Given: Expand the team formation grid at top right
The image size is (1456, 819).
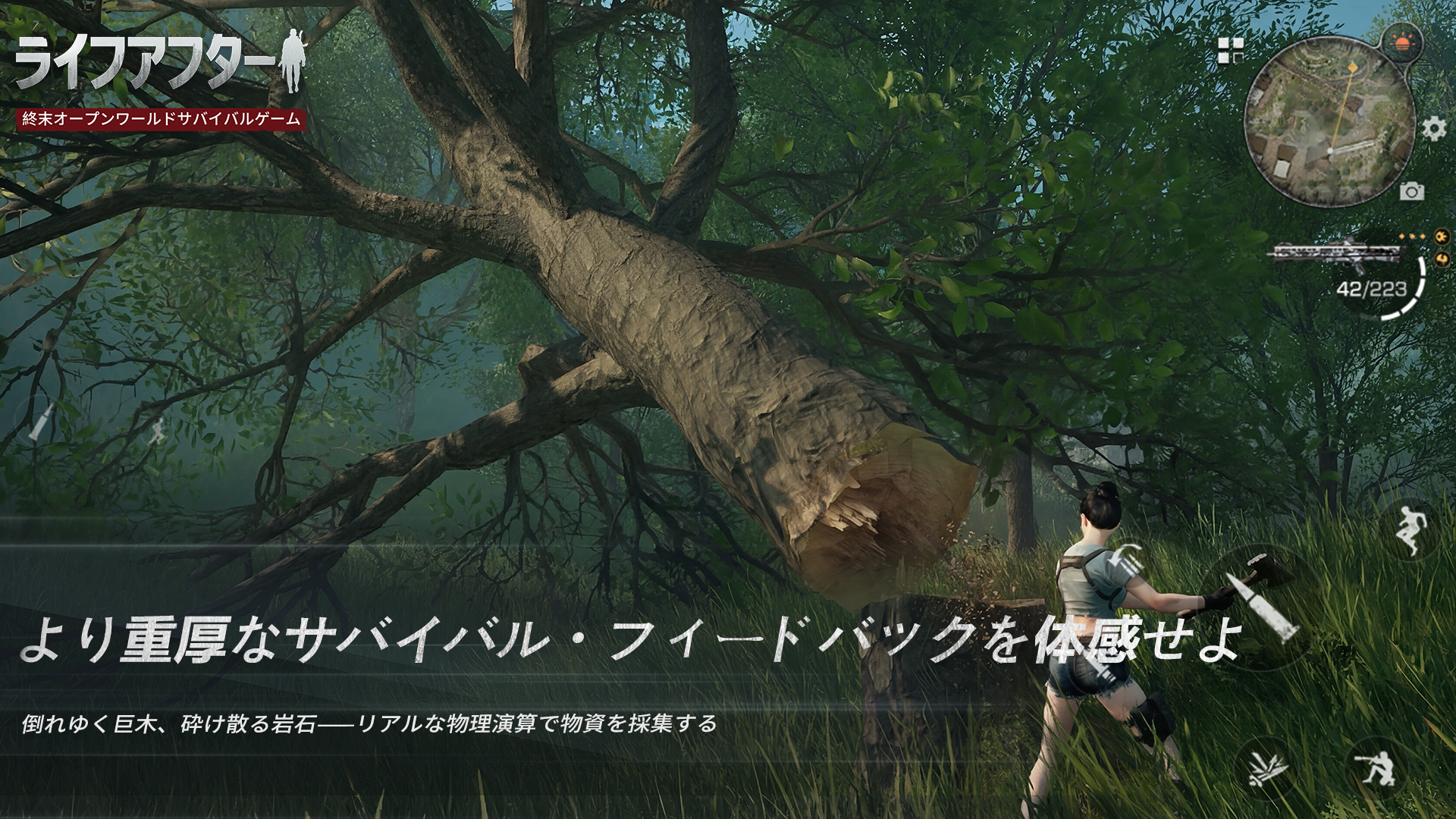Looking at the screenshot, I should click(x=1230, y=49).
